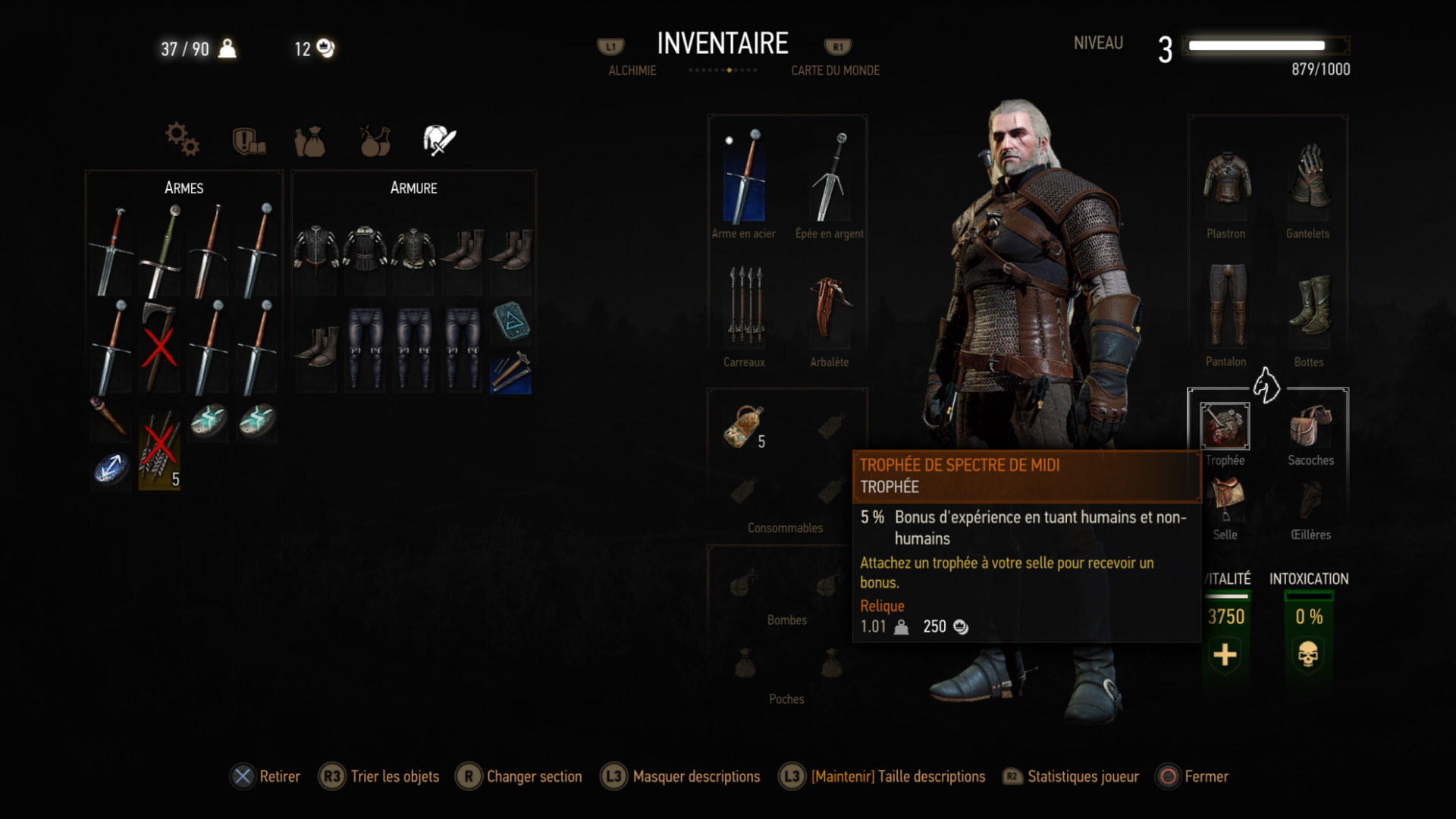Select the weapons and armor category
The width and height of the screenshot is (1456, 819).
click(439, 141)
